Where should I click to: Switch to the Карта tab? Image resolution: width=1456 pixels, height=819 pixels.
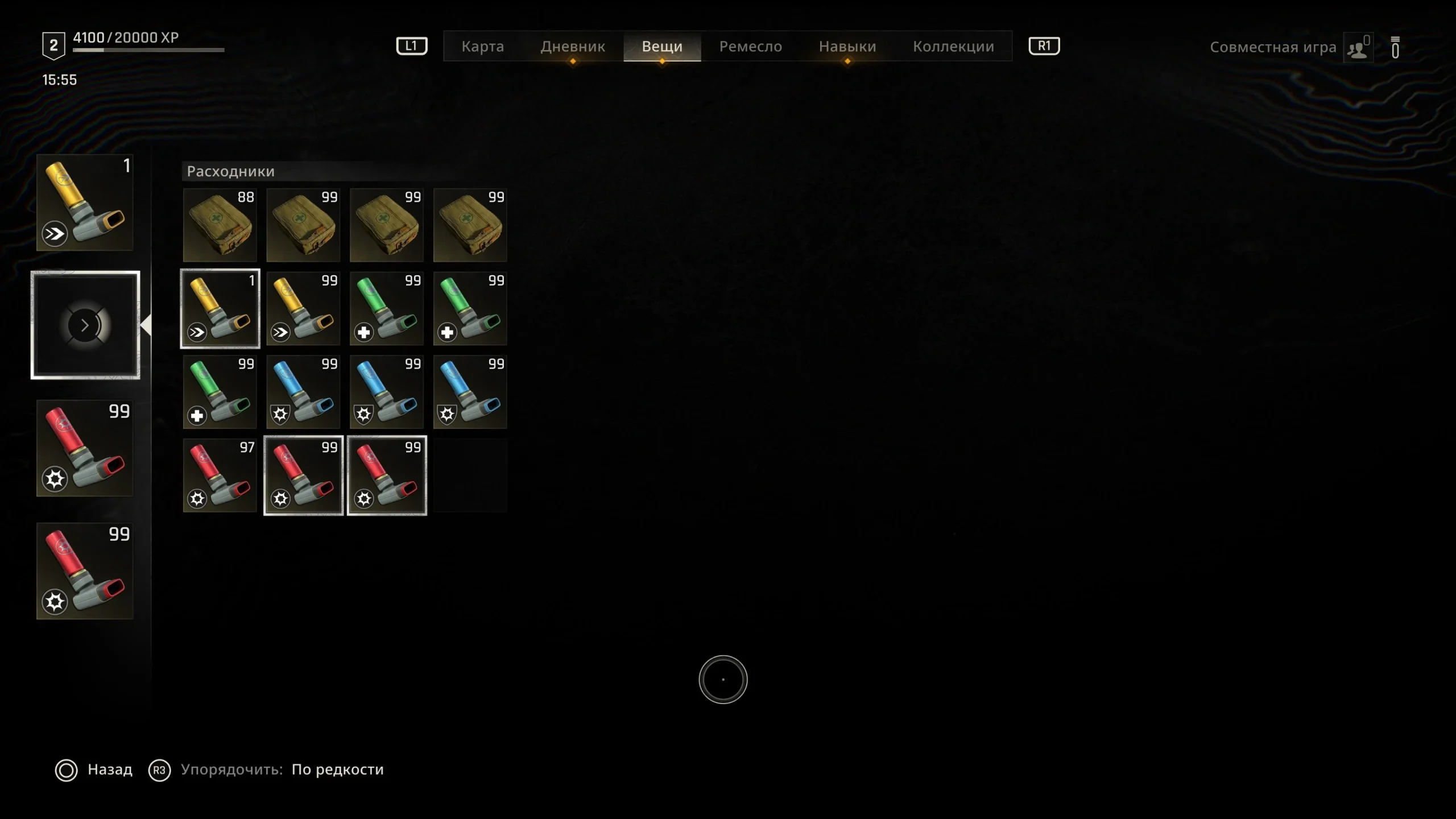click(482, 46)
